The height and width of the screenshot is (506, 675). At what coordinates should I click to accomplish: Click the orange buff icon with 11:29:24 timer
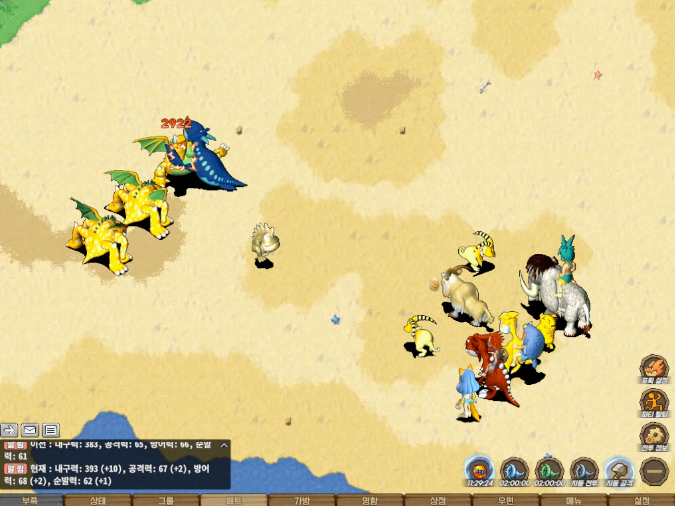(x=481, y=469)
